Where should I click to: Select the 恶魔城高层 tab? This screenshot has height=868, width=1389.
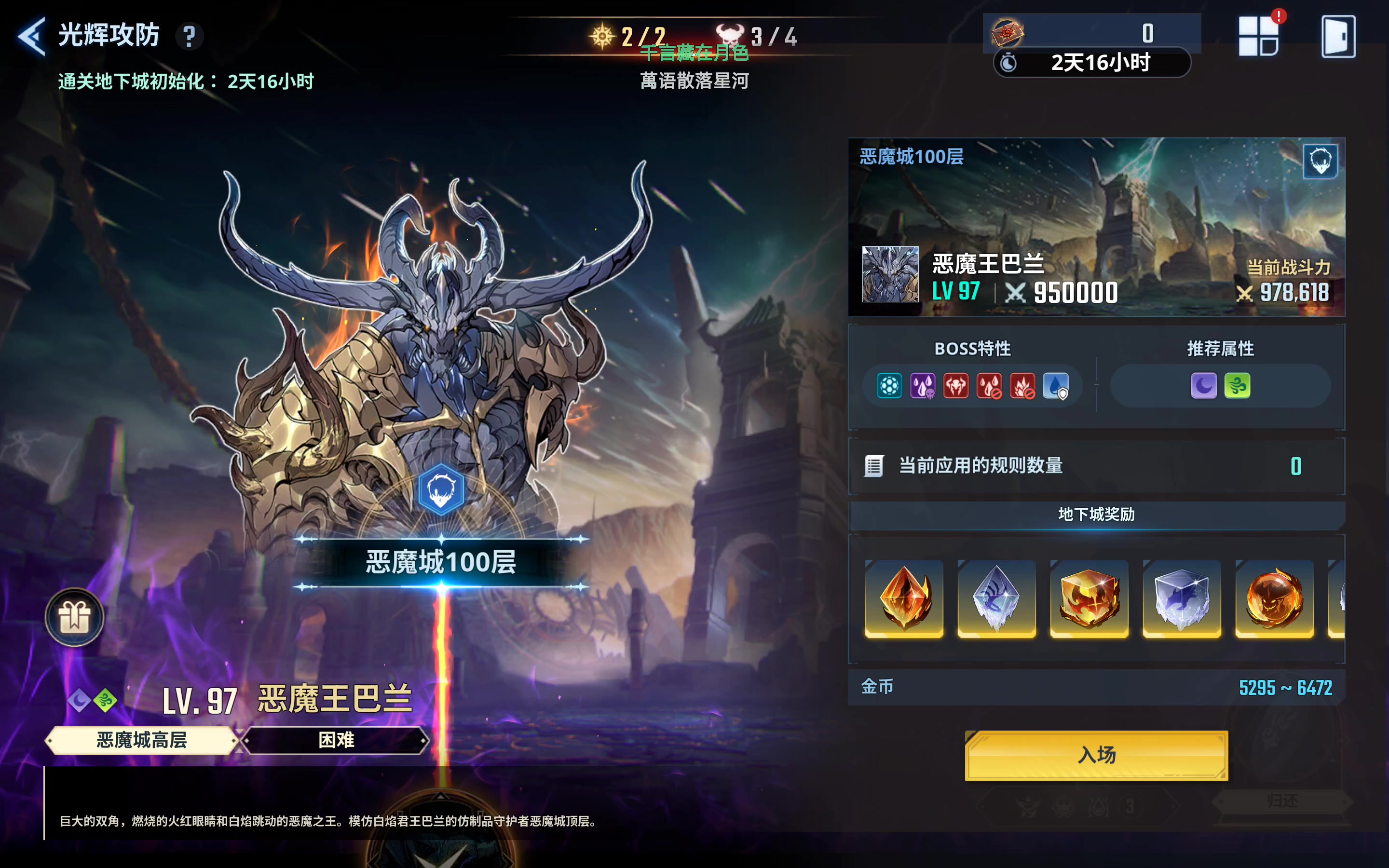[x=141, y=741]
